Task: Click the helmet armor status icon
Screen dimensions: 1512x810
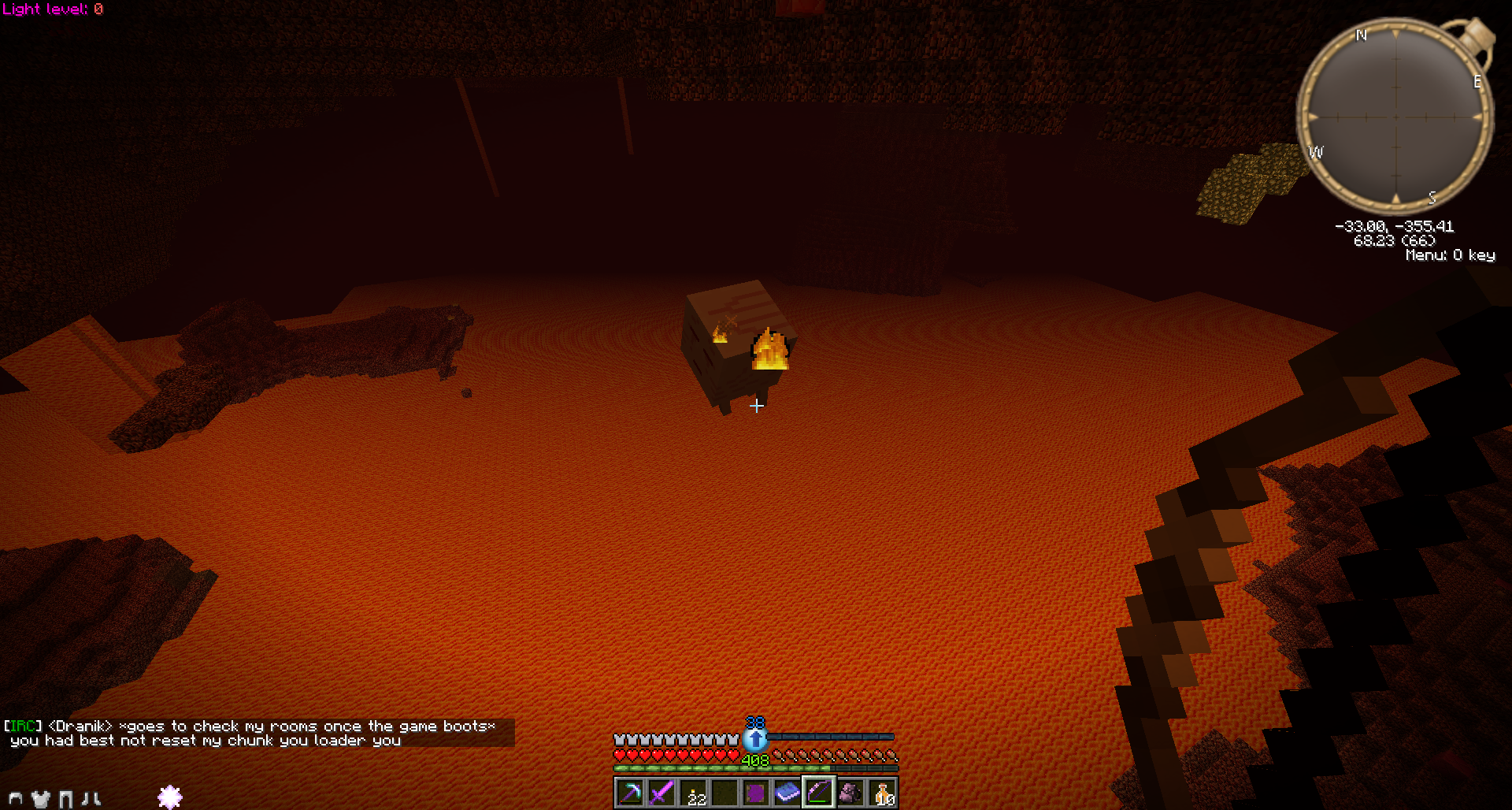Action: pos(15,798)
